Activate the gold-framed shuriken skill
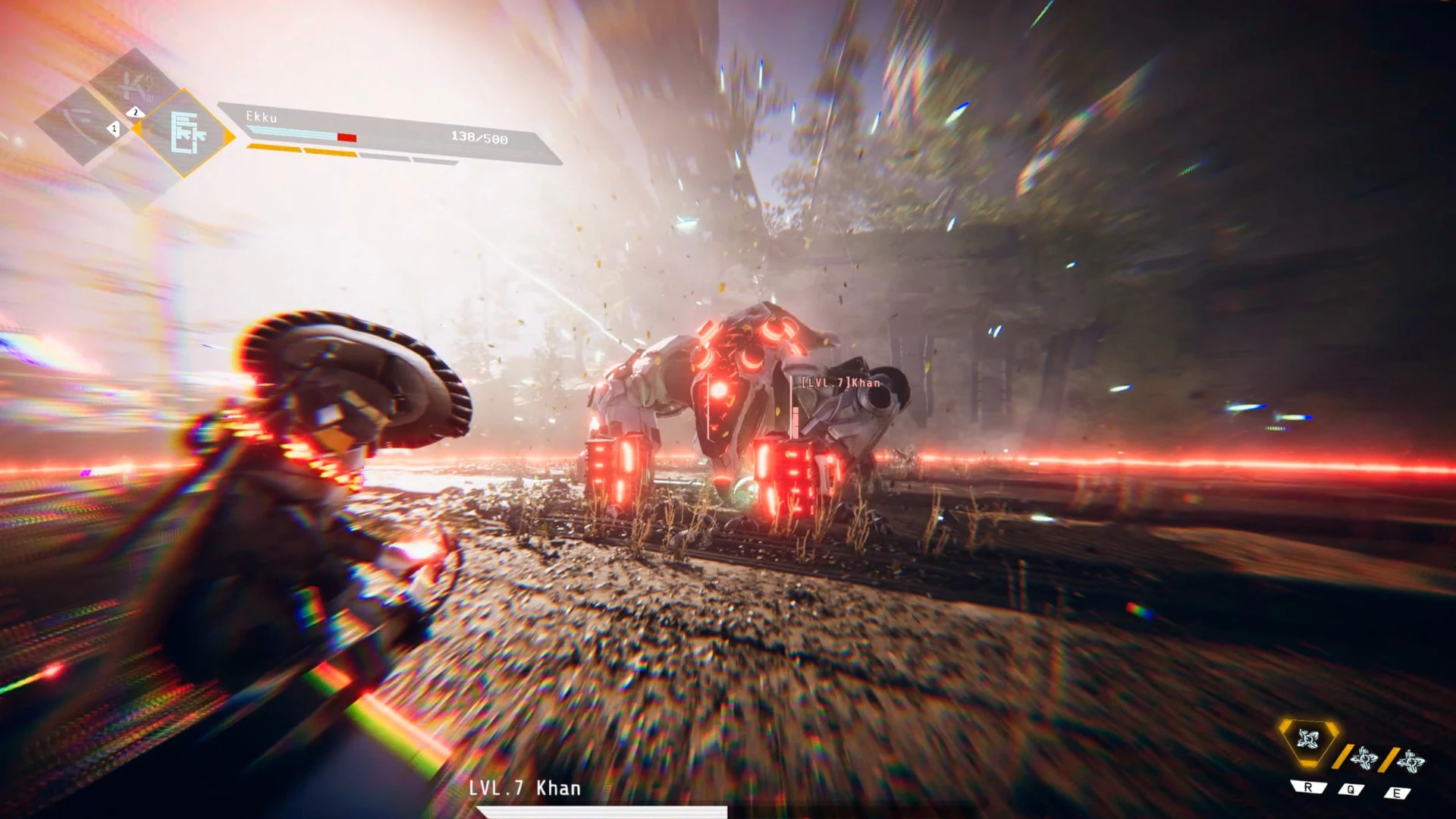Image resolution: width=1456 pixels, height=819 pixels. click(1308, 739)
